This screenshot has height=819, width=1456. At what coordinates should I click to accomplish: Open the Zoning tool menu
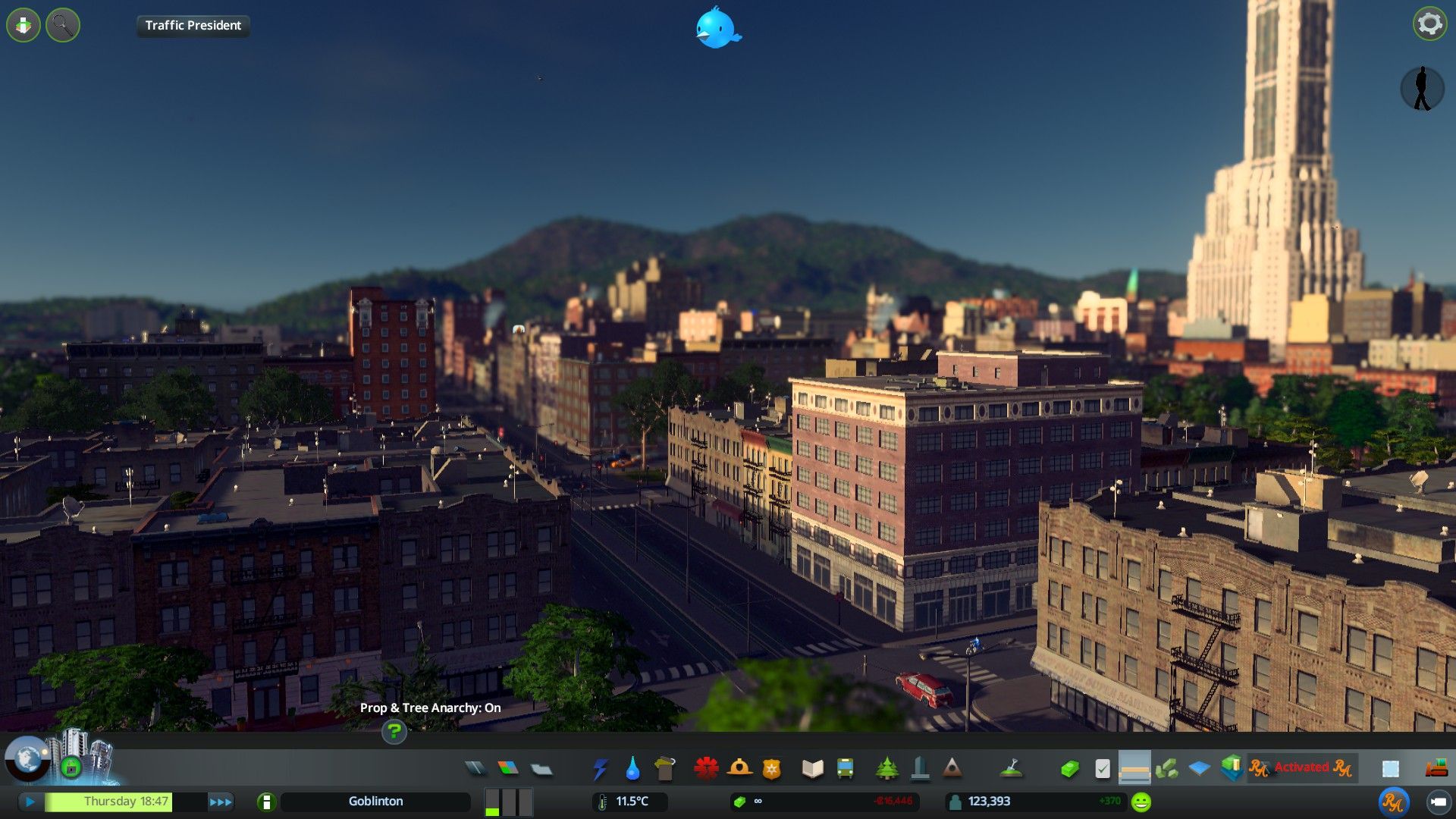pyautogui.click(x=508, y=768)
